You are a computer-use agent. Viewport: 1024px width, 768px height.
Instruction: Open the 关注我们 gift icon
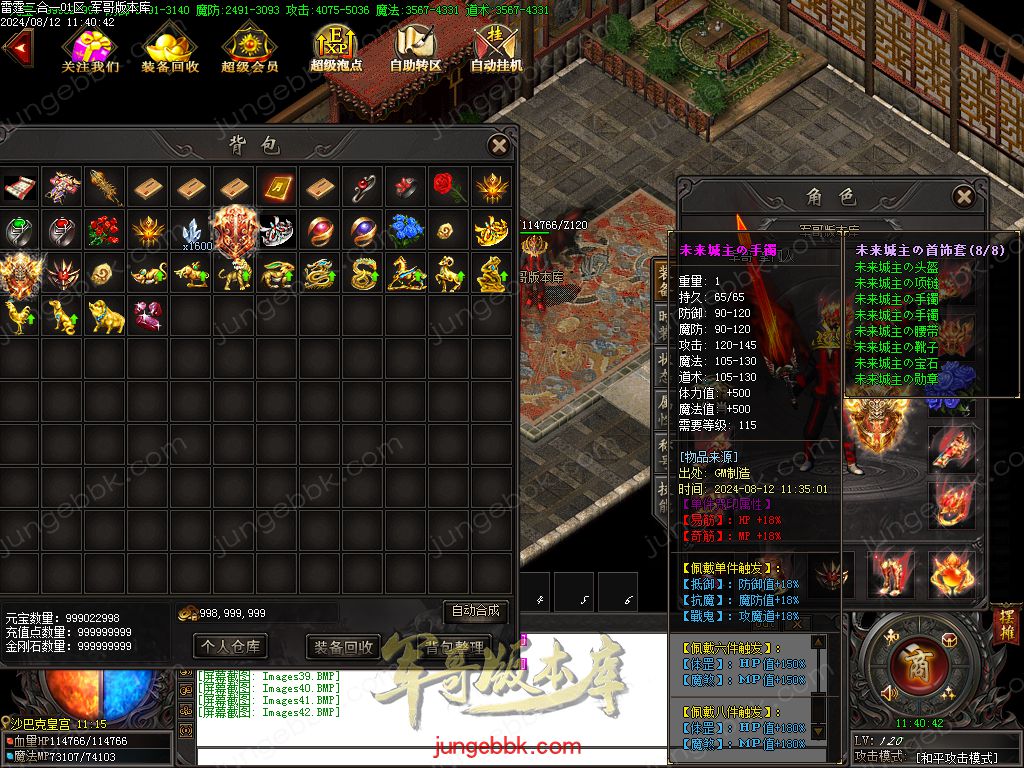91,50
